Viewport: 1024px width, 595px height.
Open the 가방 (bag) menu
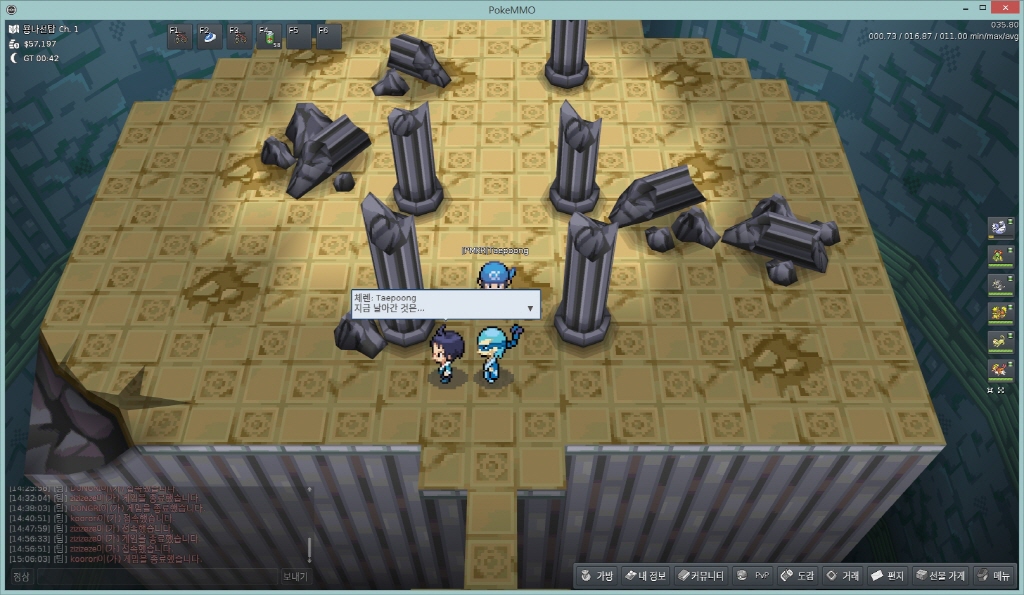(x=598, y=576)
